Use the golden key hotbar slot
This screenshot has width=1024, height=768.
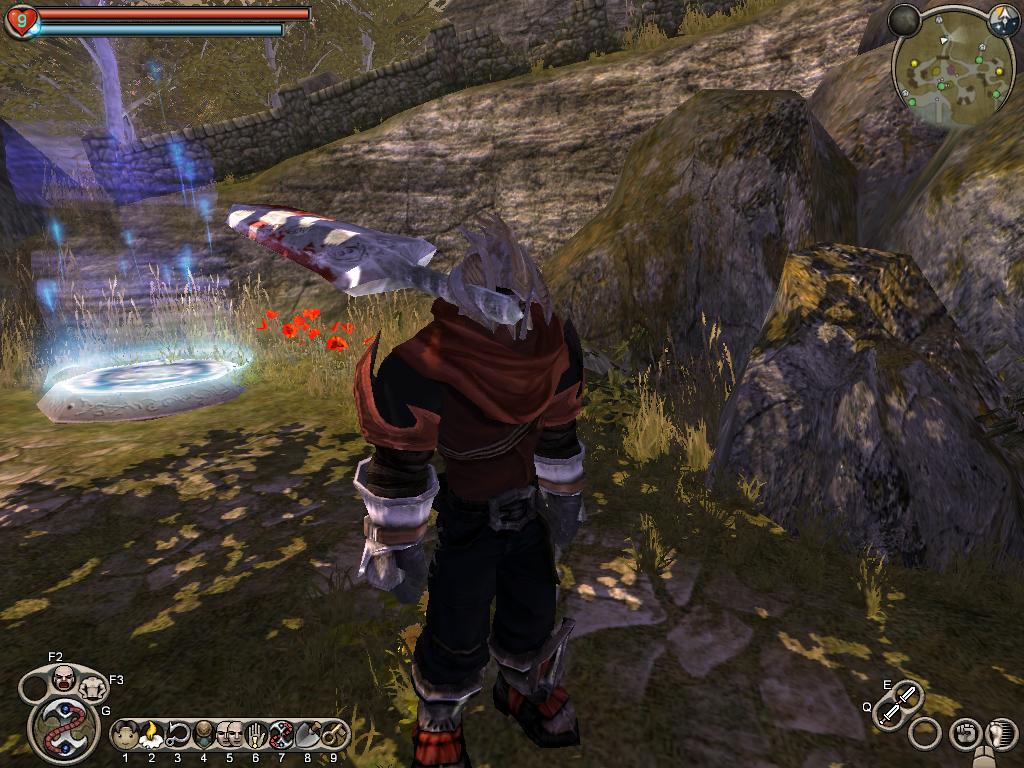tap(333, 736)
